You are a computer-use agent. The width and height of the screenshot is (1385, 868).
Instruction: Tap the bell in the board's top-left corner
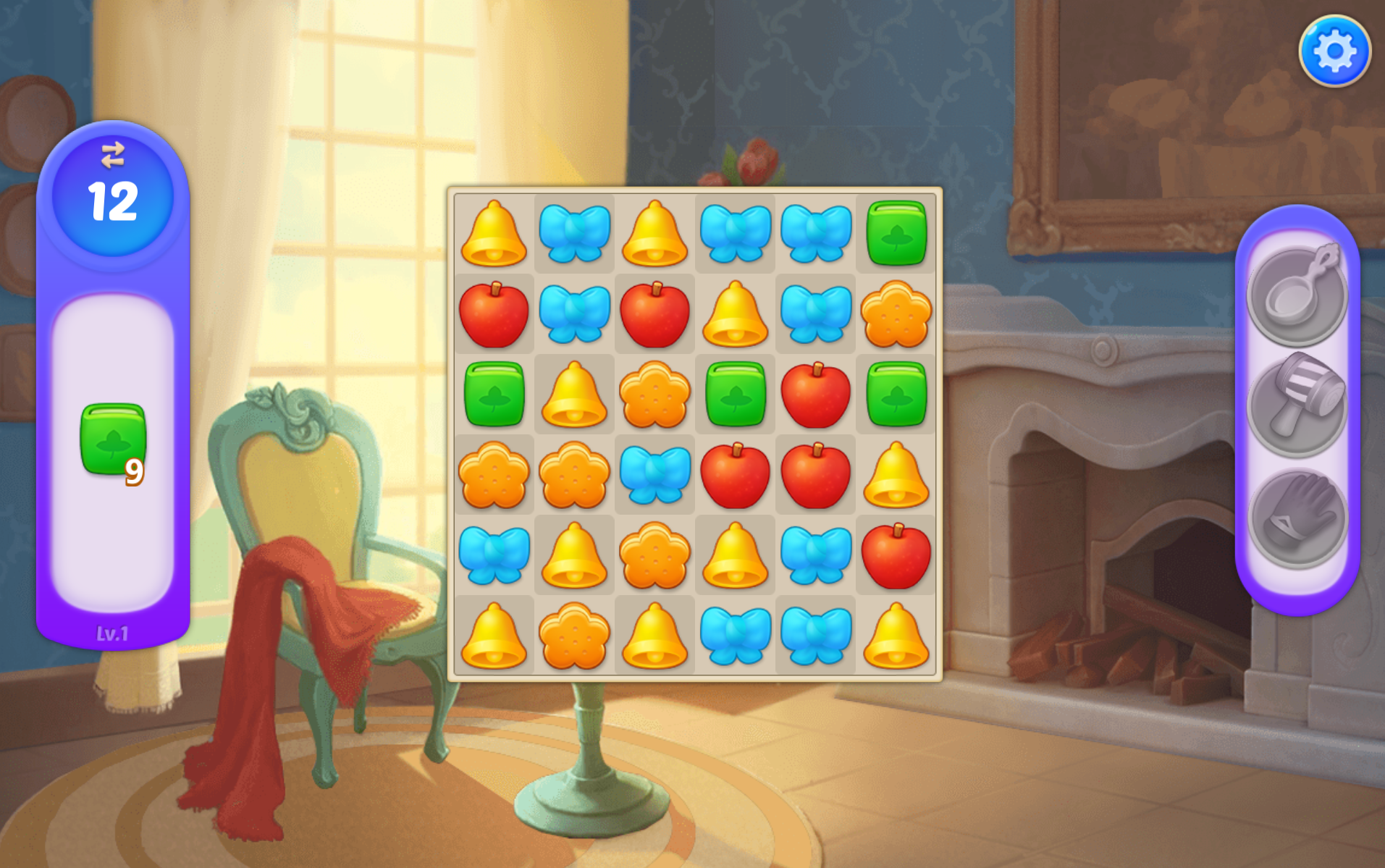coord(494,232)
